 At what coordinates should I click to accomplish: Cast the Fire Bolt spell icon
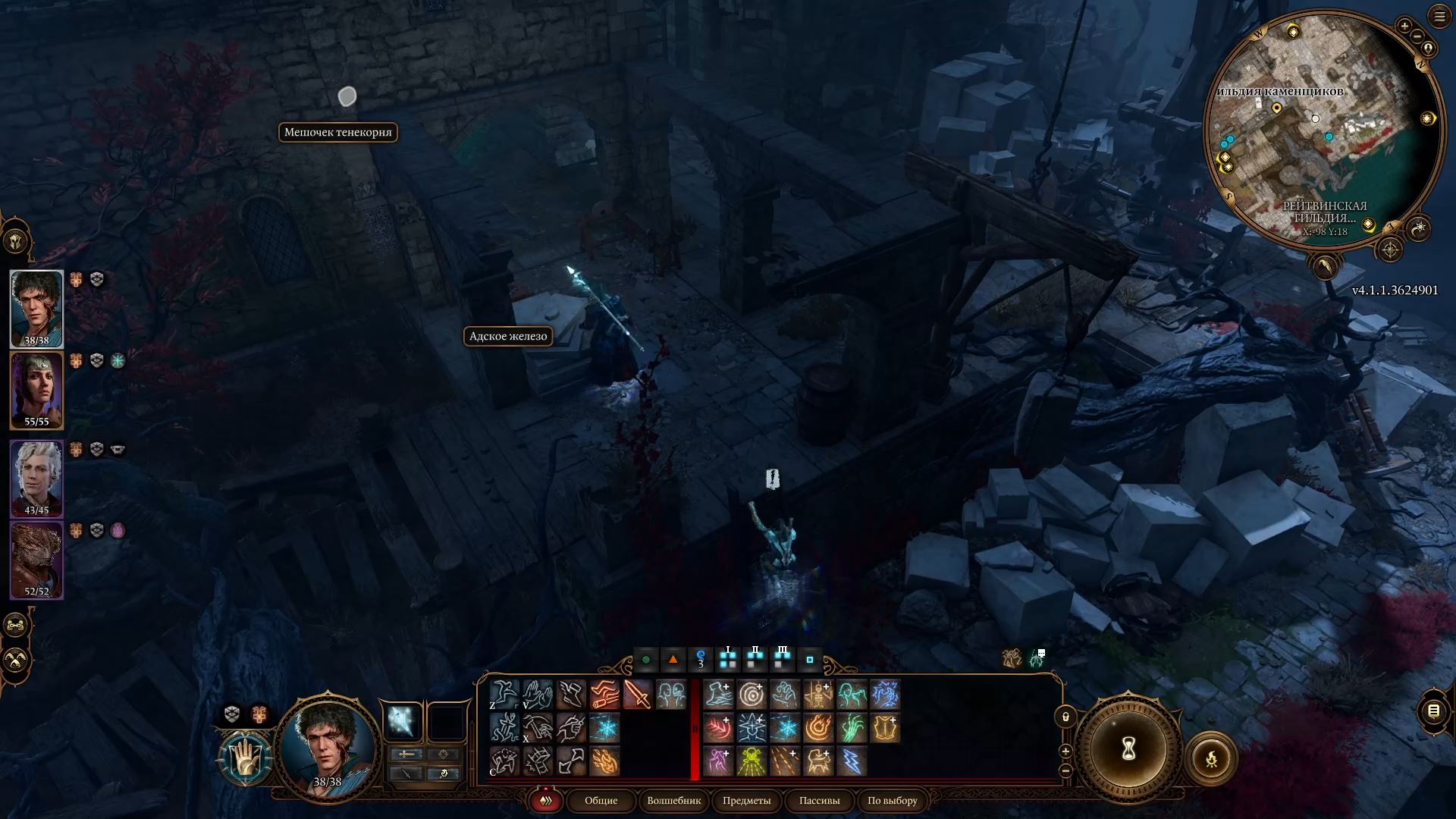pos(603,761)
